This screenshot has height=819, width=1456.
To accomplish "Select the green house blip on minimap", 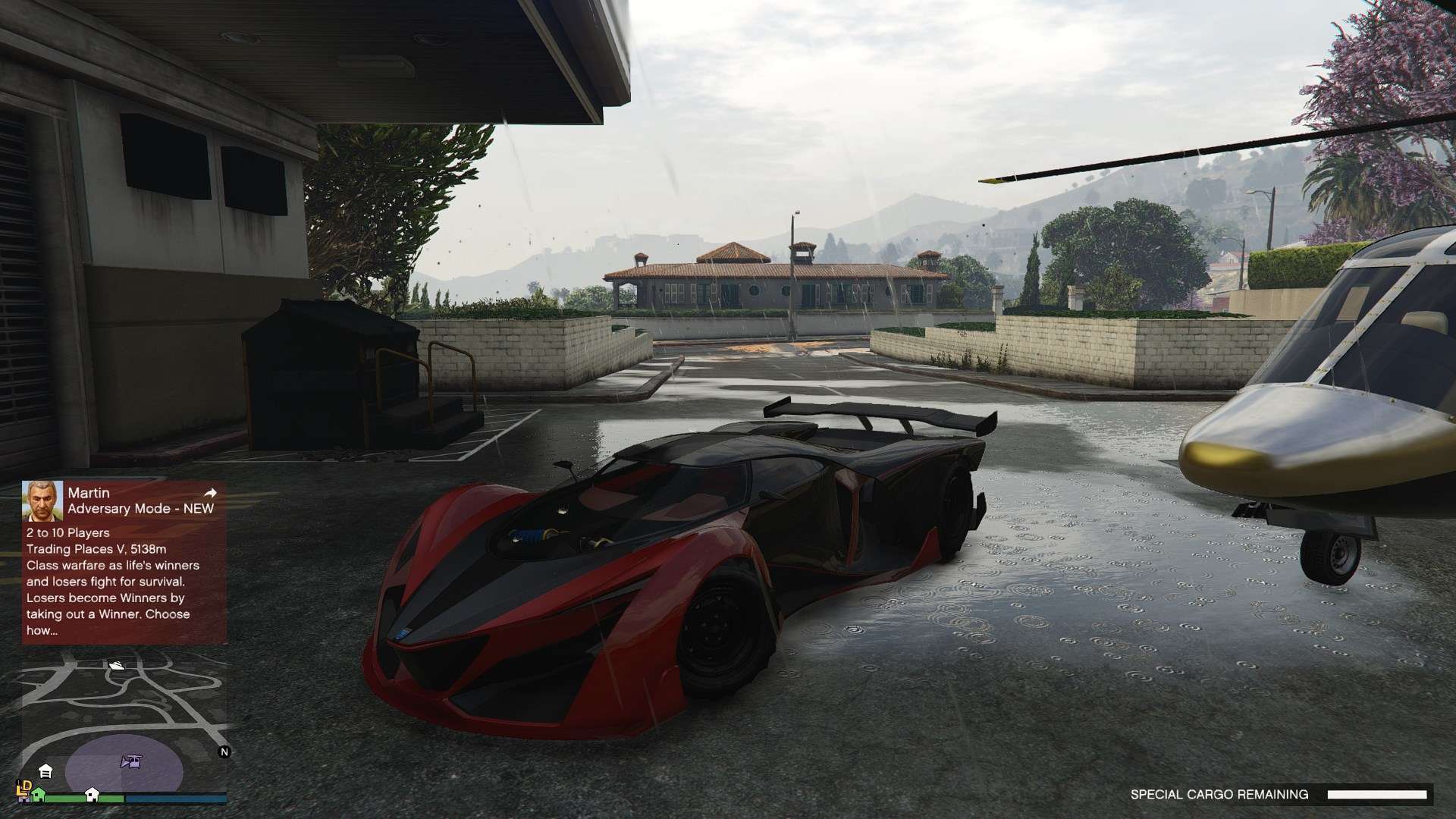I will (37, 794).
